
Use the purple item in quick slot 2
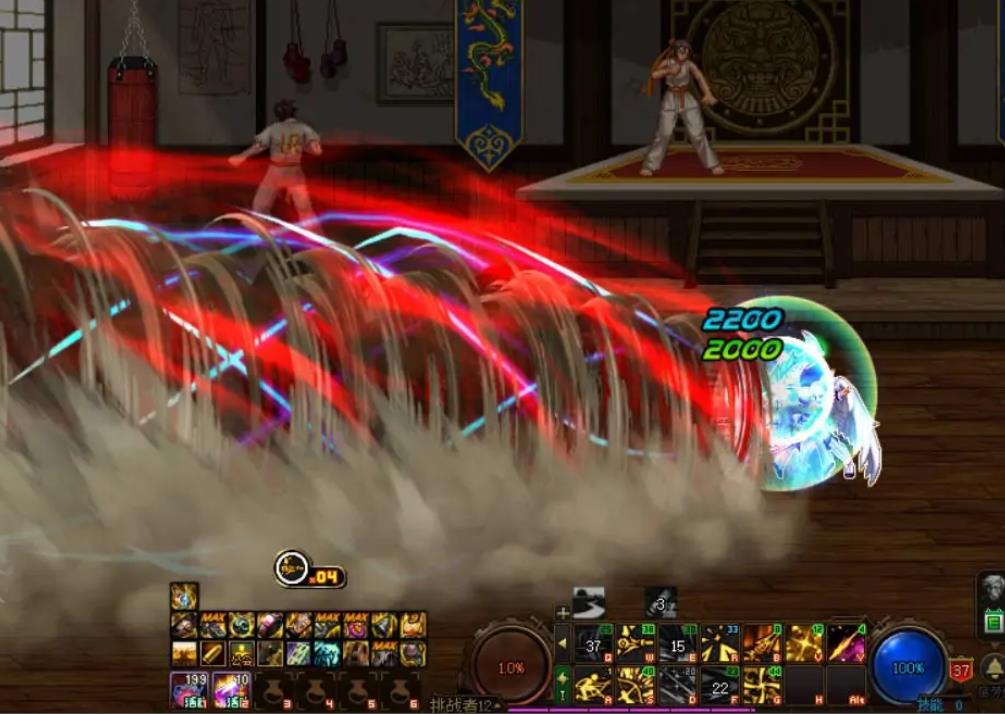(230, 689)
